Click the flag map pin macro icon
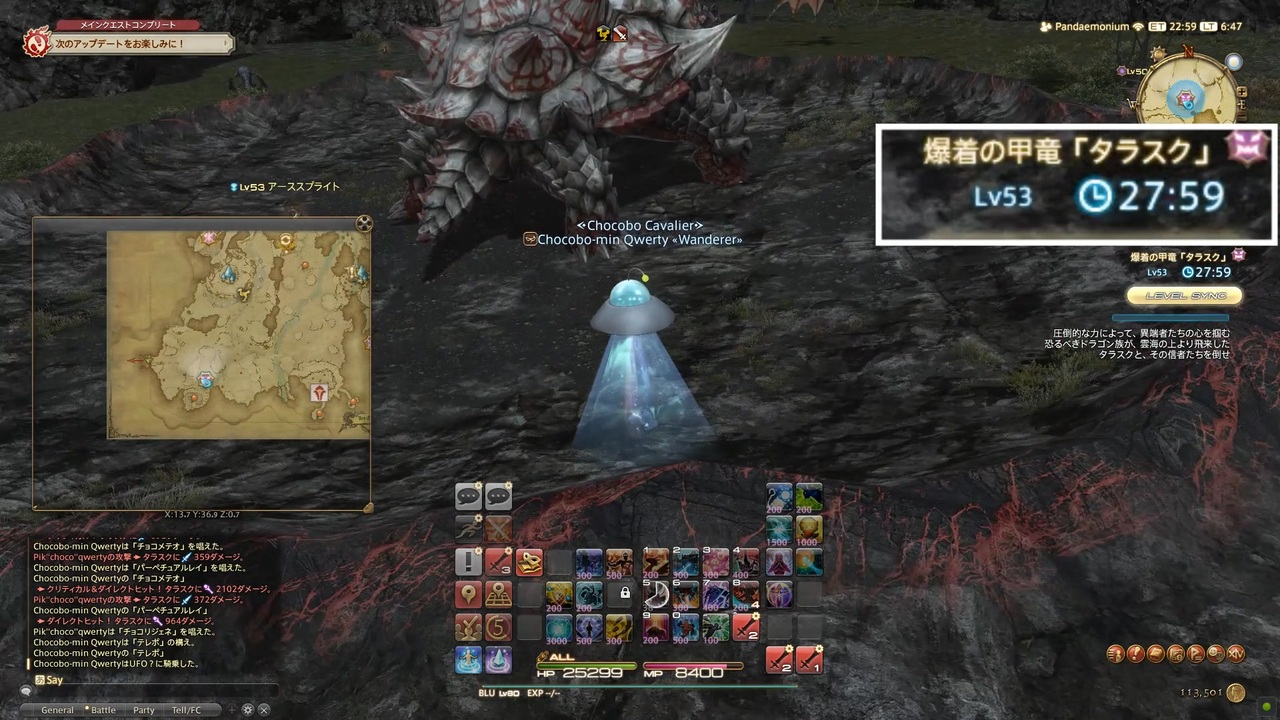Viewport: 1280px width, 720px height. pyautogui.click(x=467, y=595)
